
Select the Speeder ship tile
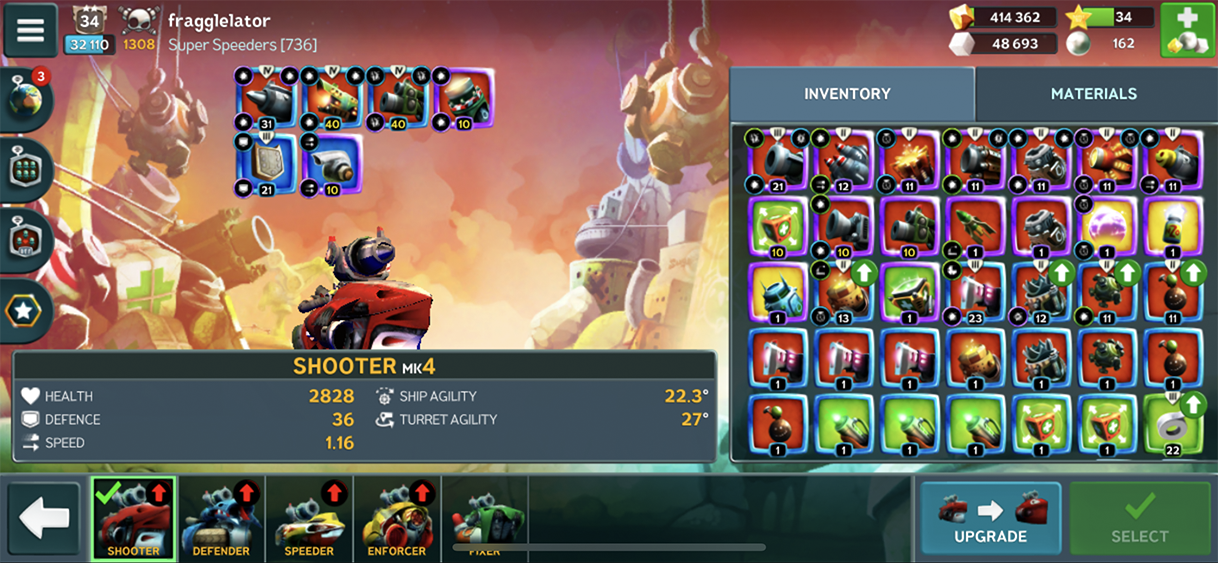pyautogui.click(x=309, y=518)
